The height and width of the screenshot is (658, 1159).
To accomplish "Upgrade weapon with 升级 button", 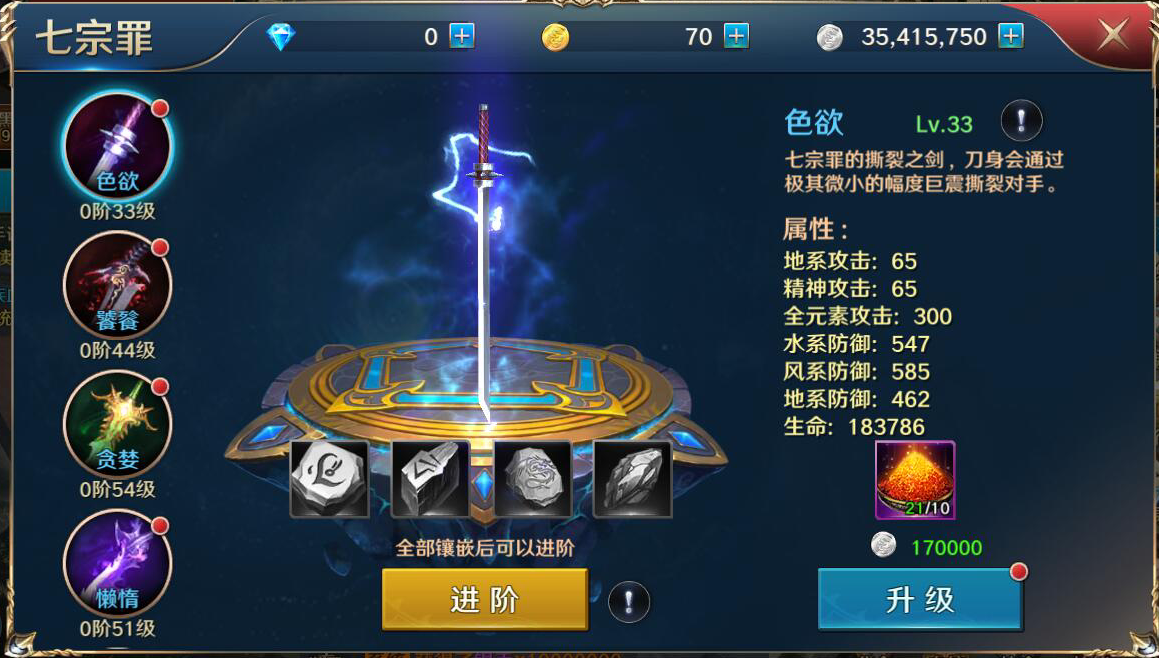I will tap(920, 599).
